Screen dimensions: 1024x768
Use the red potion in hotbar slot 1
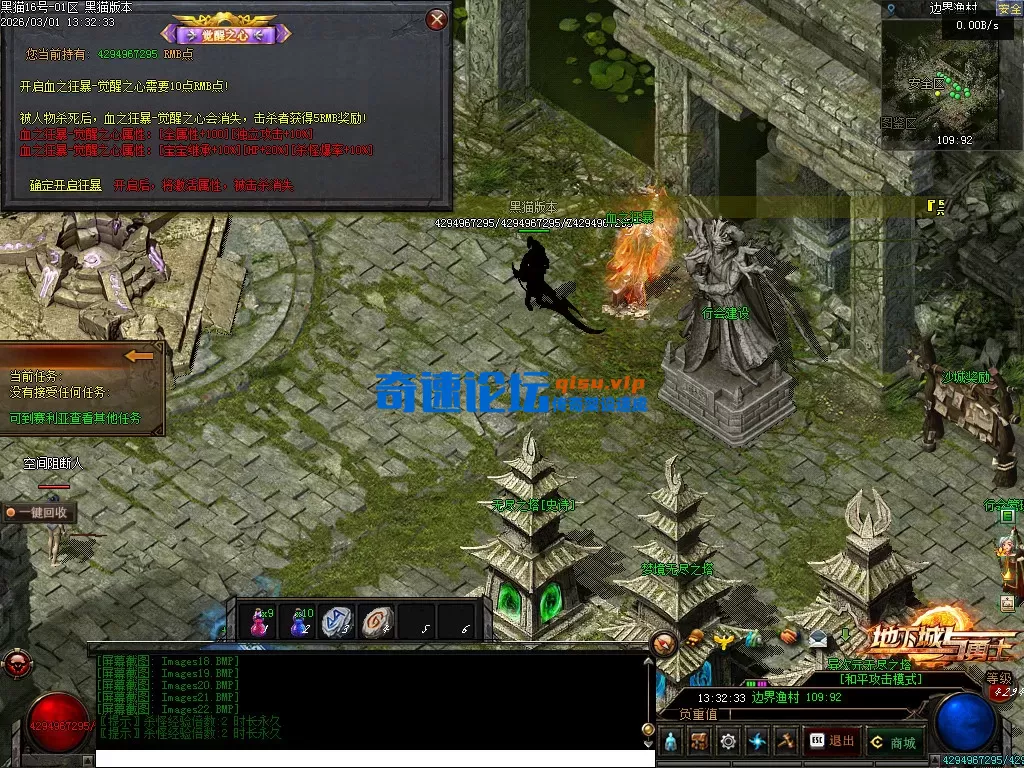260,621
